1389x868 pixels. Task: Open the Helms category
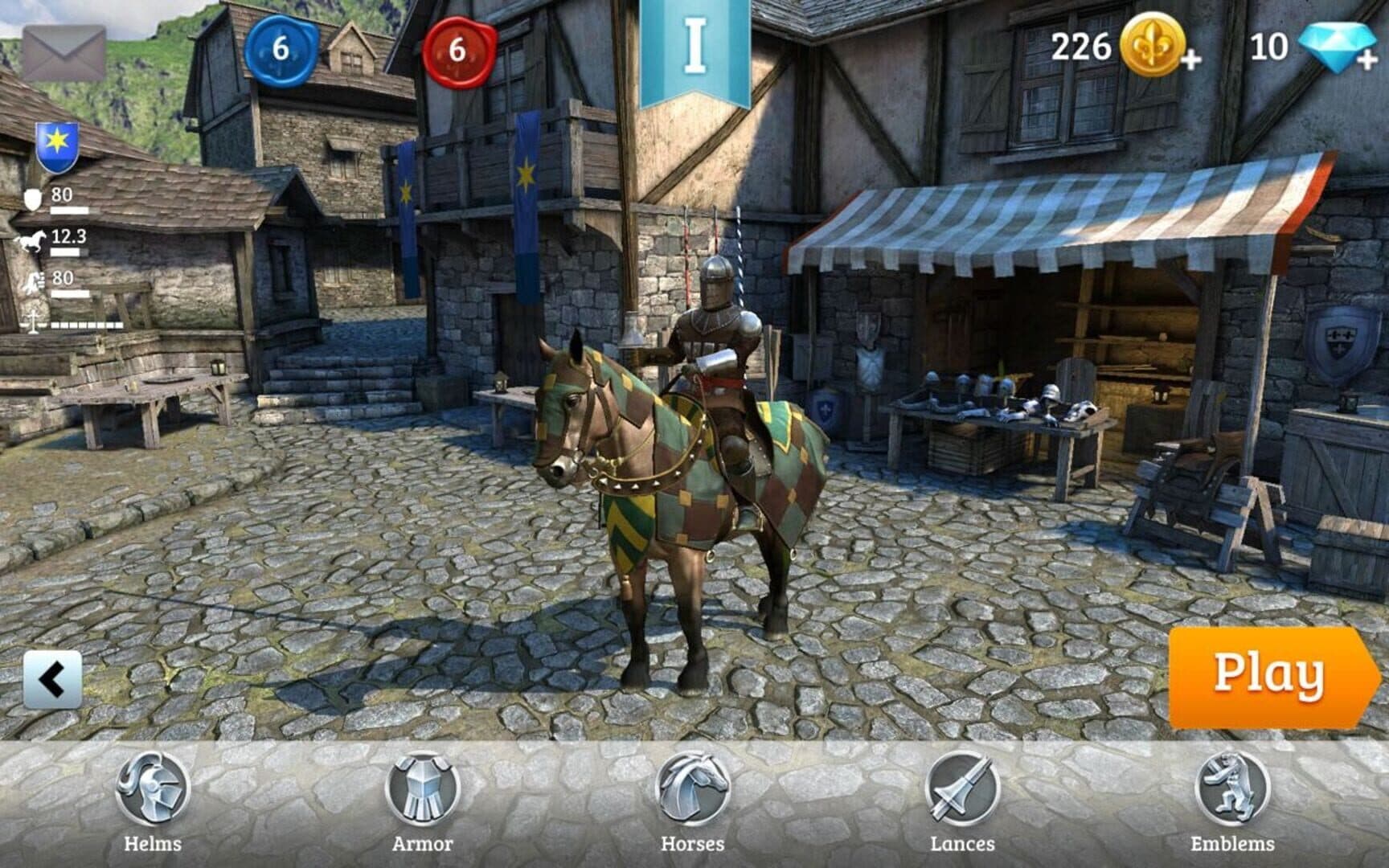[152, 800]
